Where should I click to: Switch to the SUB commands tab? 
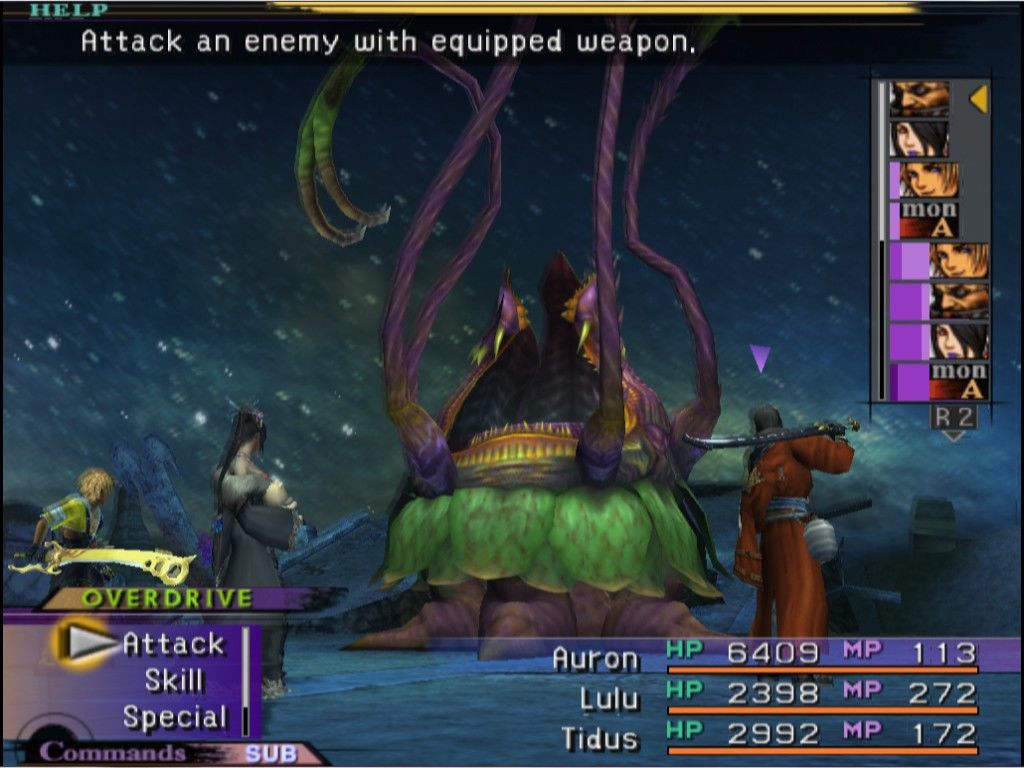click(x=270, y=754)
